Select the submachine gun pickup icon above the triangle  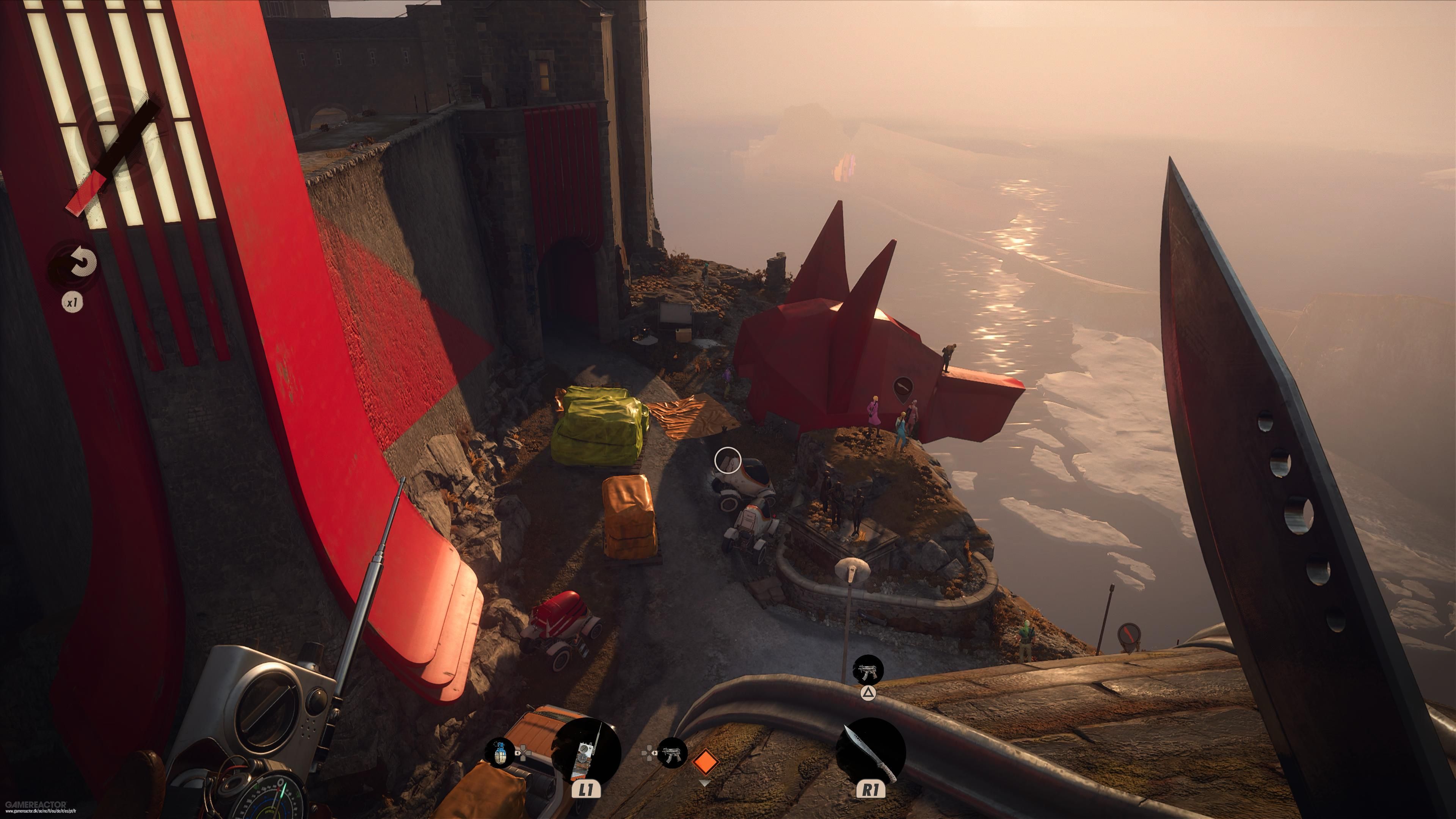[868, 670]
